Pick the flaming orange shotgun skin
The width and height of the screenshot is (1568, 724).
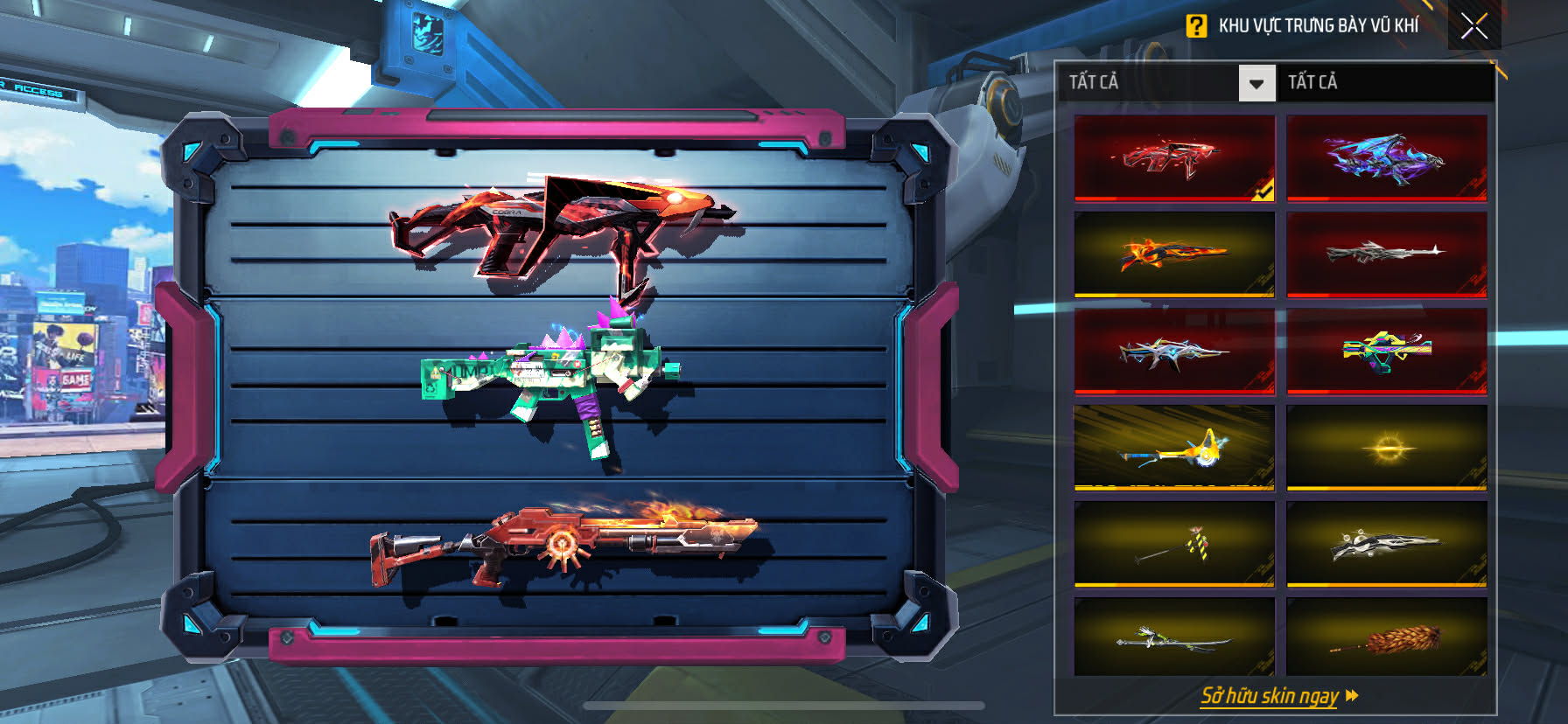pyautogui.click(x=1173, y=254)
